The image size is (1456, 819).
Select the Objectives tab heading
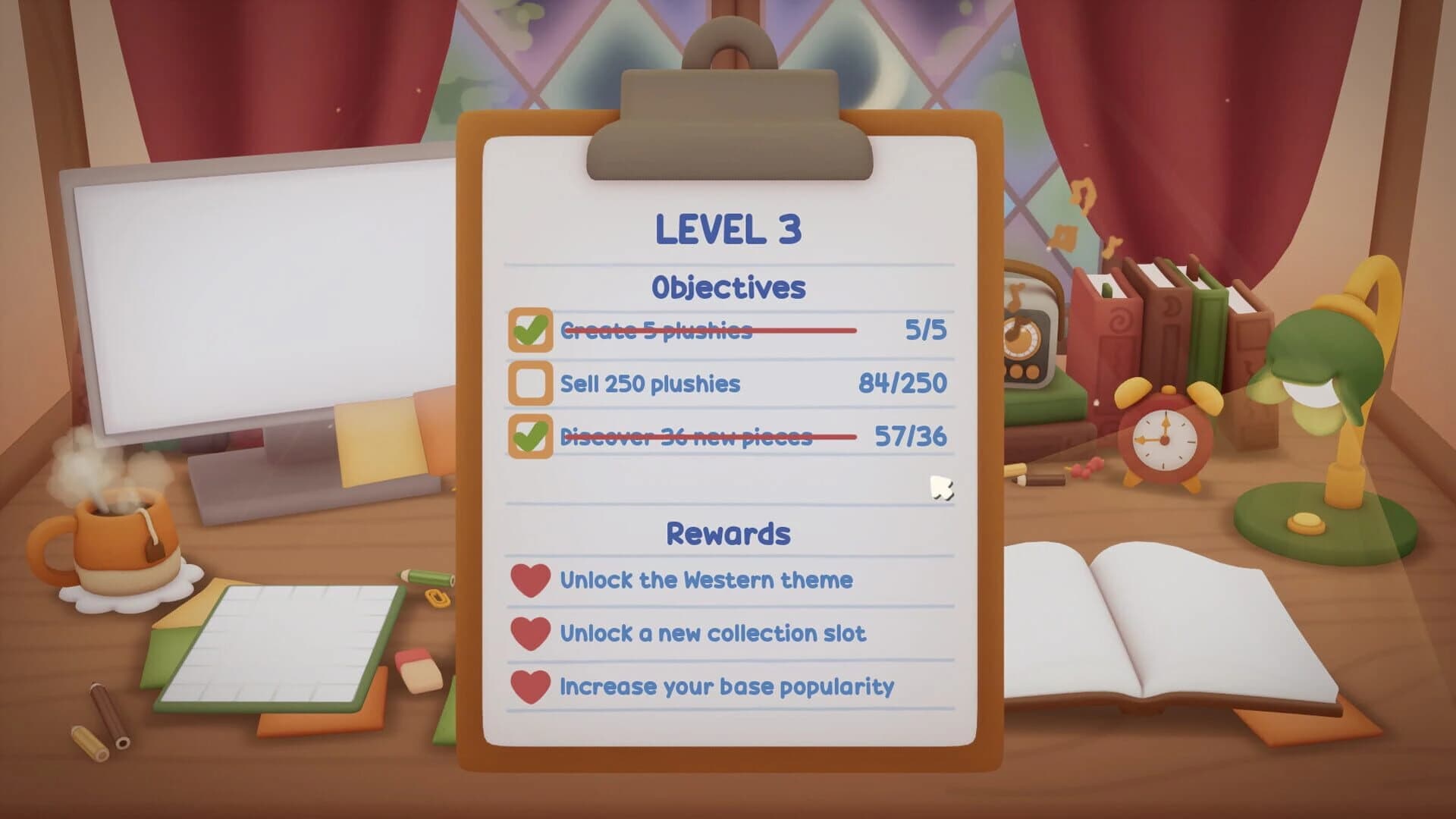[x=728, y=287]
